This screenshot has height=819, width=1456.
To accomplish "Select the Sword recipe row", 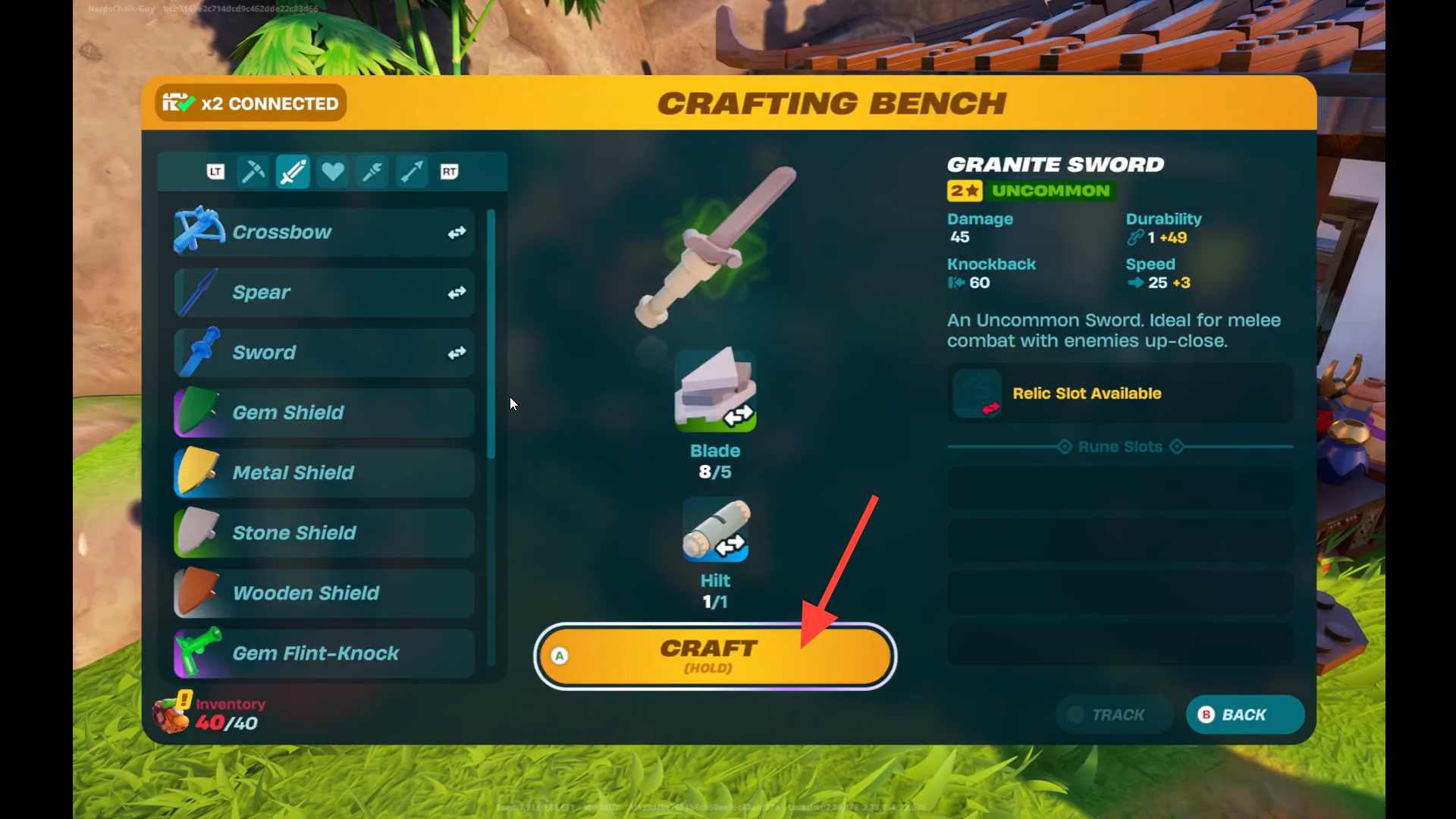I will coord(324,353).
